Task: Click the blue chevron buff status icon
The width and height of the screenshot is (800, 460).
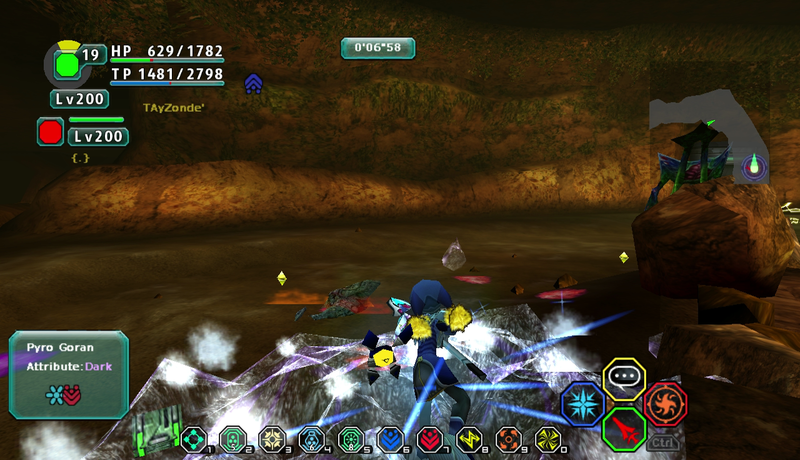Action: [253, 84]
